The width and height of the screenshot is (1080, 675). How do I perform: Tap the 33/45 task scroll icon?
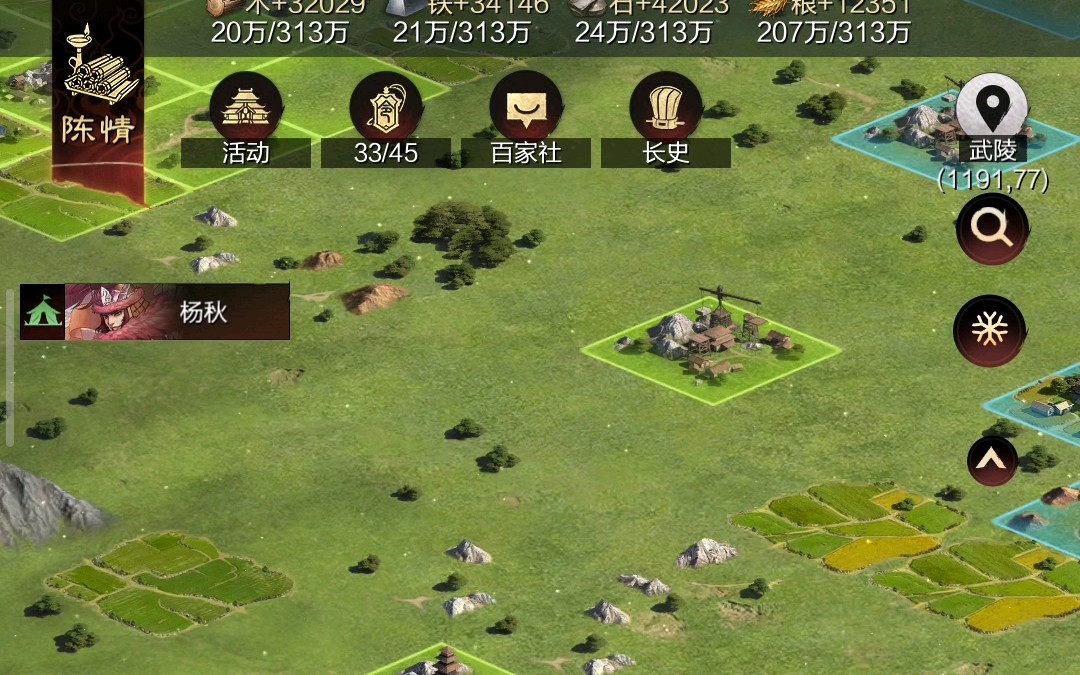(385, 110)
